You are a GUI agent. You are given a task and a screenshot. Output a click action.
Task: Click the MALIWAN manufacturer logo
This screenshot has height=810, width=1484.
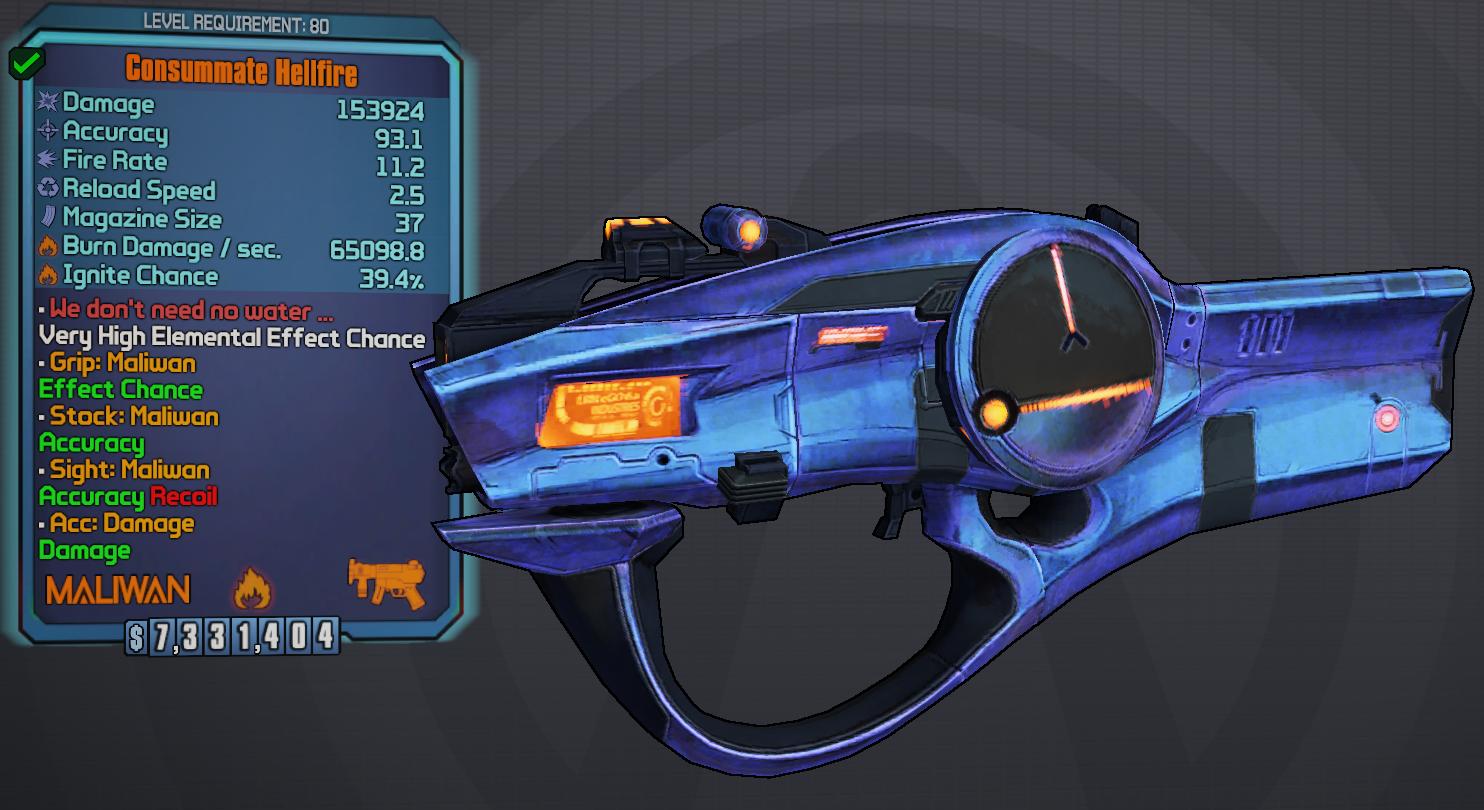pos(118,590)
